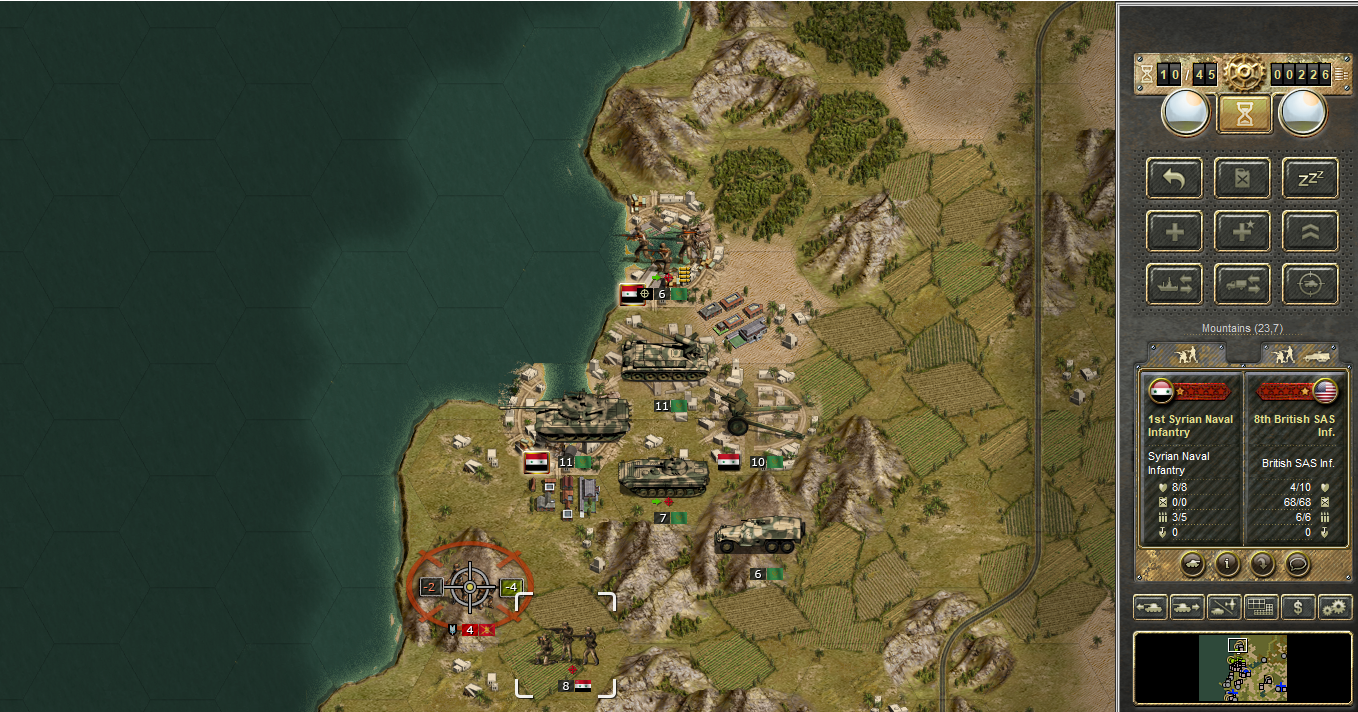The height and width of the screenshot is (712, 1358).
Task: Switch to the infantry-only unit tab
Action: 1186,354
